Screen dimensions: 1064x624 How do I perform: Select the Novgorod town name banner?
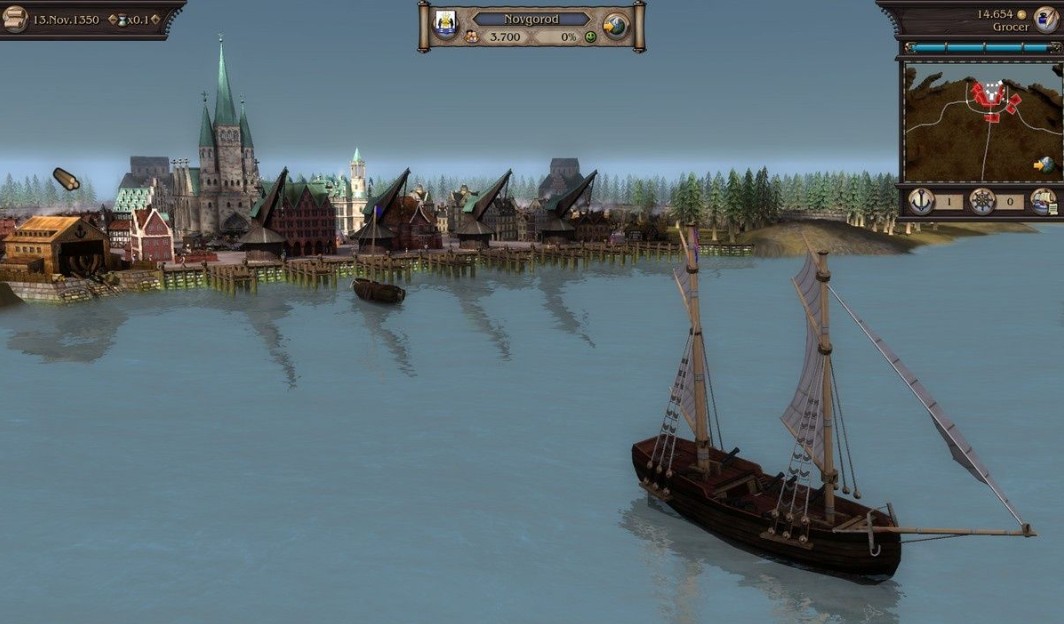coord(530,19)
